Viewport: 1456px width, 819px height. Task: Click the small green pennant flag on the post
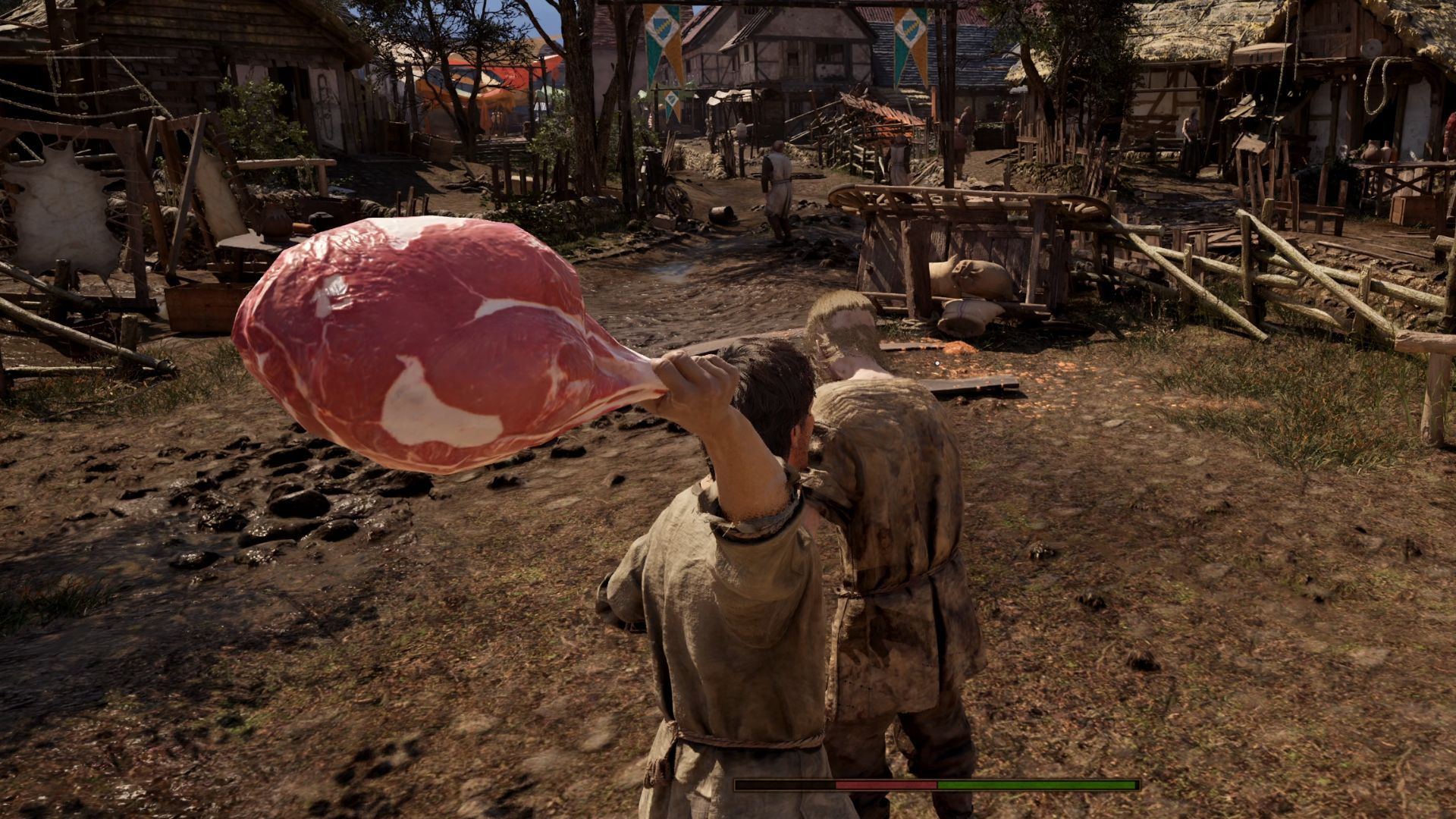point(673,102)
